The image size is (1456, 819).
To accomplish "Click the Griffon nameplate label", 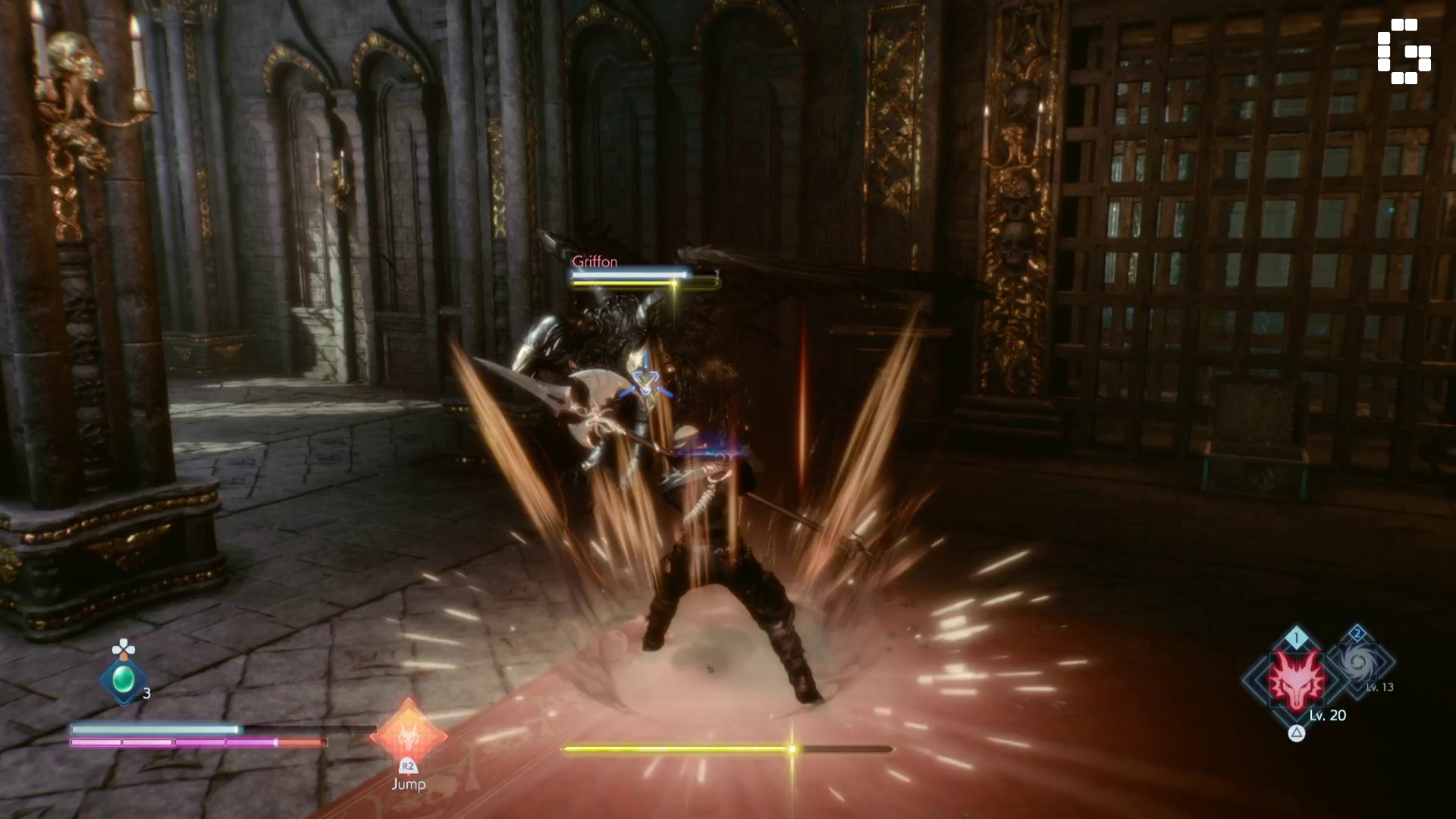I will (596, 262).
